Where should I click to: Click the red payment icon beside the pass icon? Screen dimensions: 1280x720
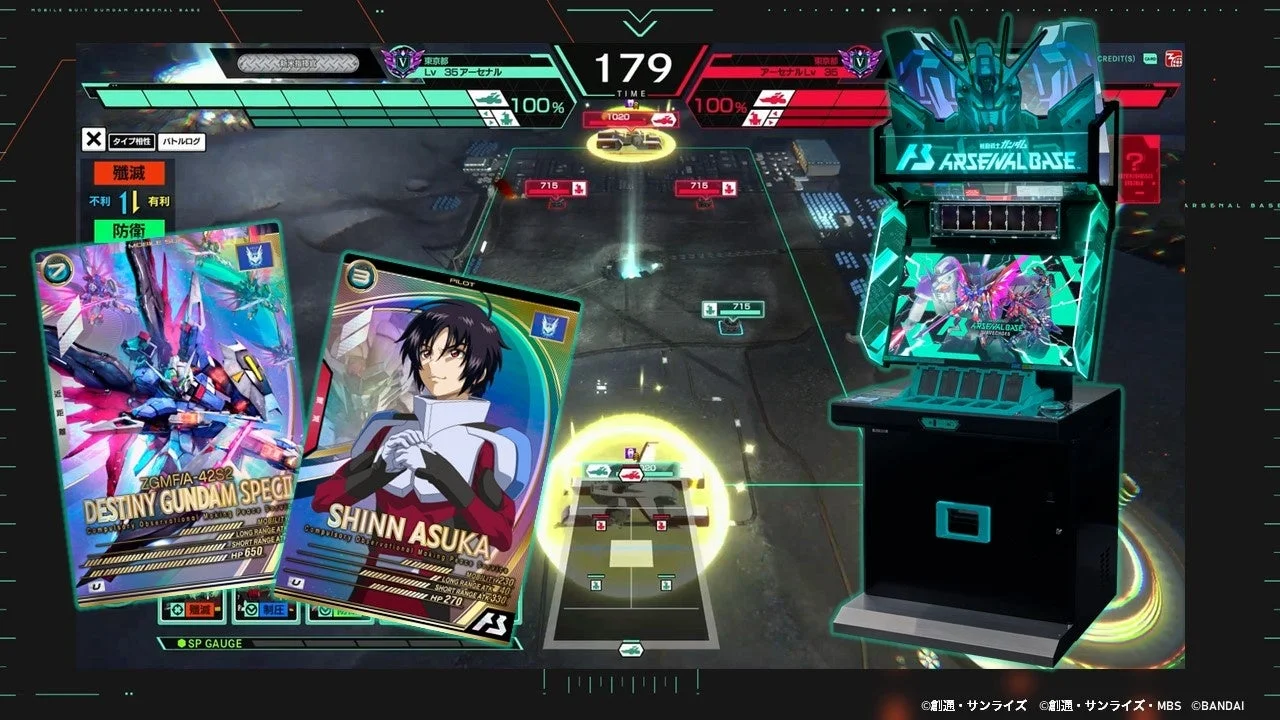(x=1174, y=58)
